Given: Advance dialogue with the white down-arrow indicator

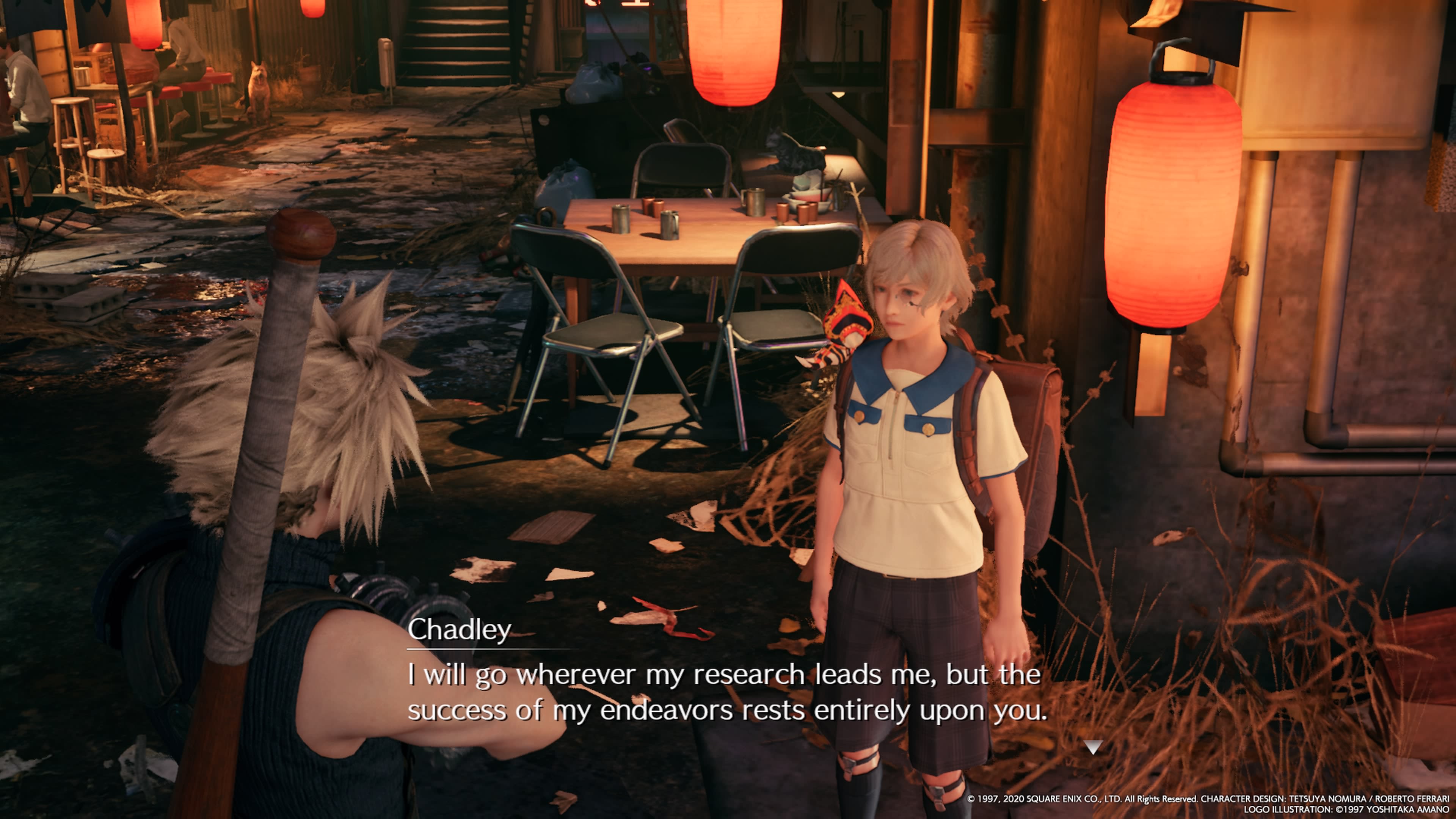Looking at the screenshot, I should pos(1093,747).
